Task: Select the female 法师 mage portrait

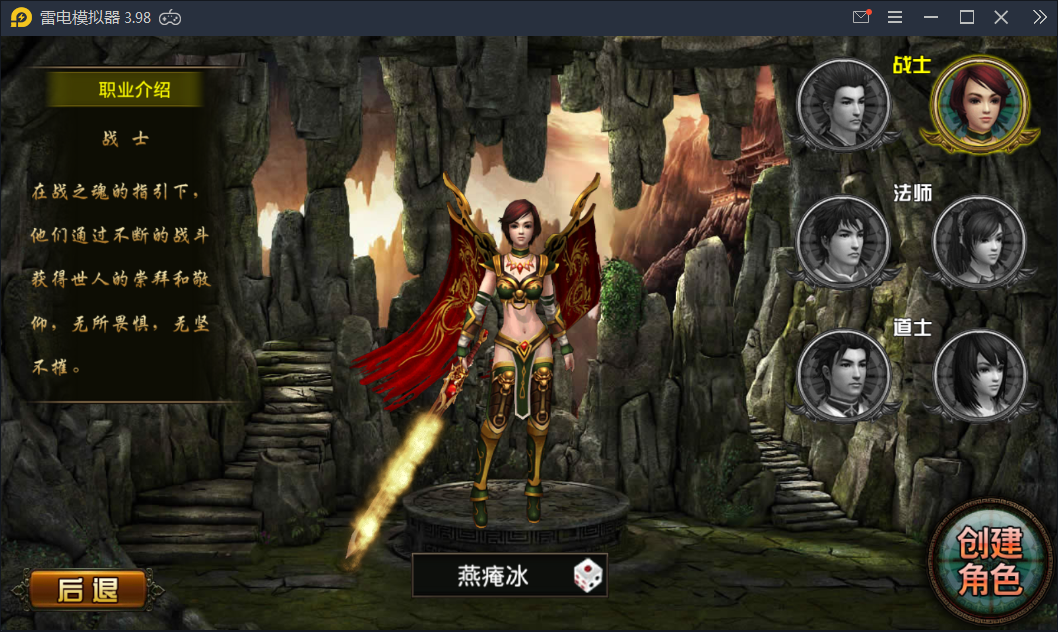Action: pyautogui.click(x=979, y=240)
